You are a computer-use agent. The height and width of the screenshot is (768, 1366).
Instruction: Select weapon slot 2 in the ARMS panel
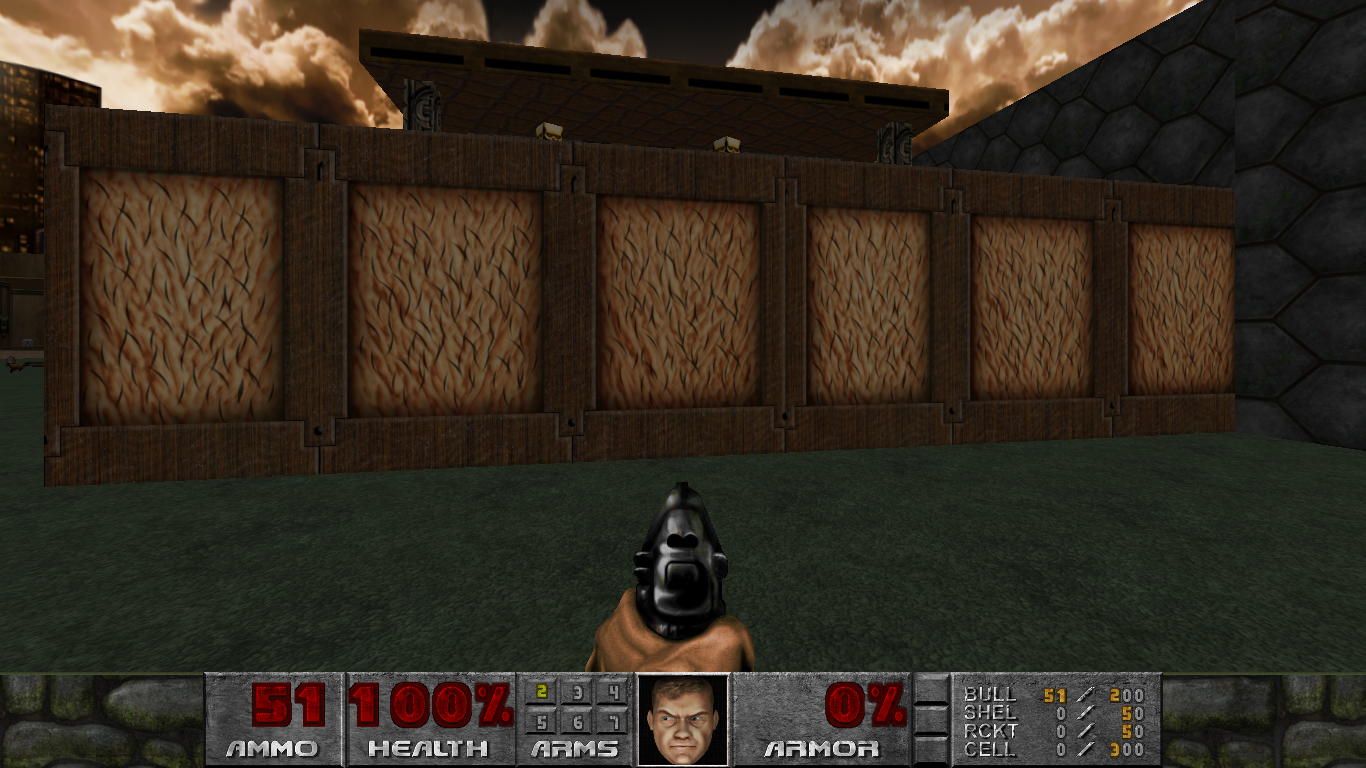[540, 693]
